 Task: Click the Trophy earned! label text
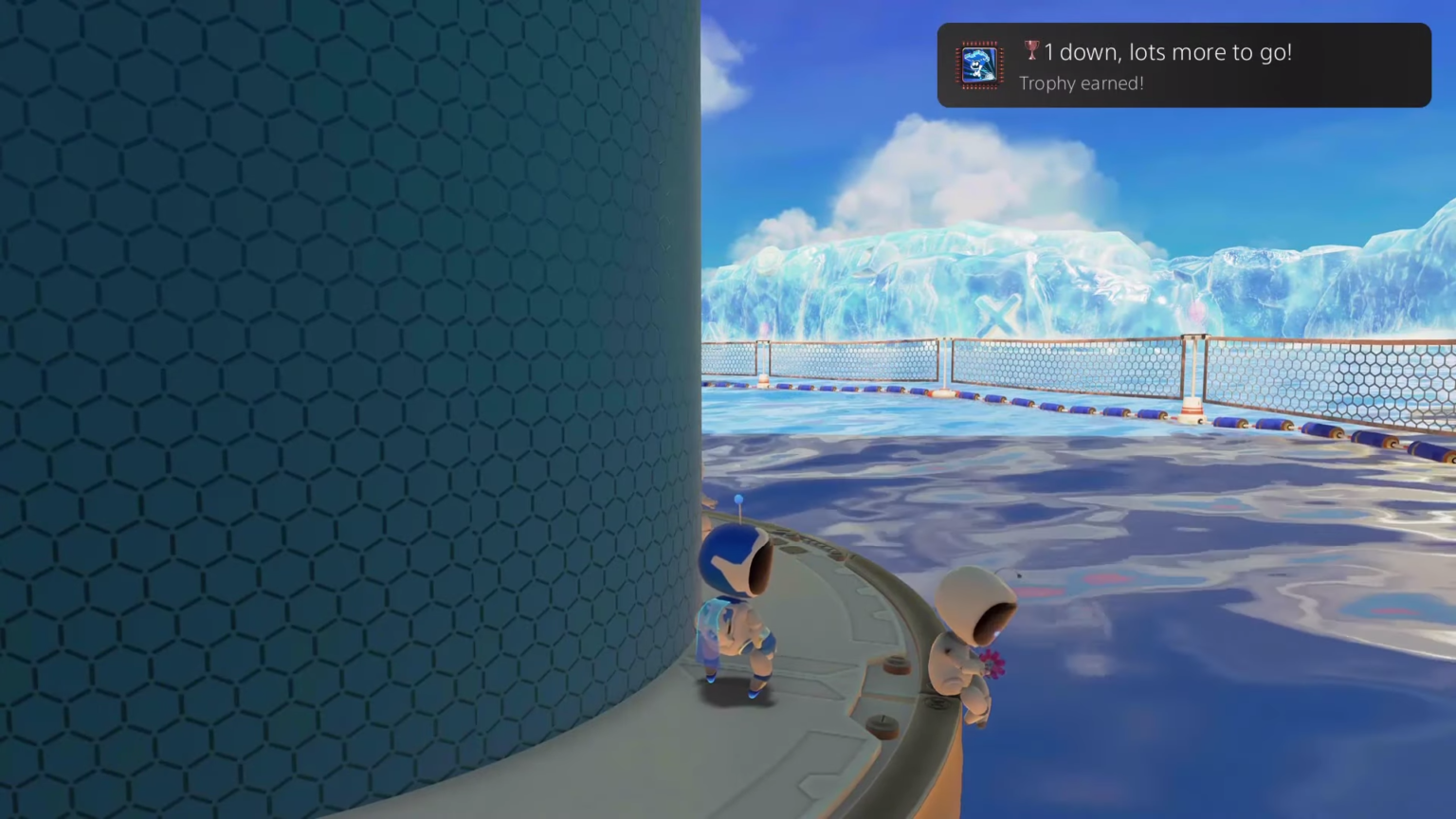pos(1081,83)
